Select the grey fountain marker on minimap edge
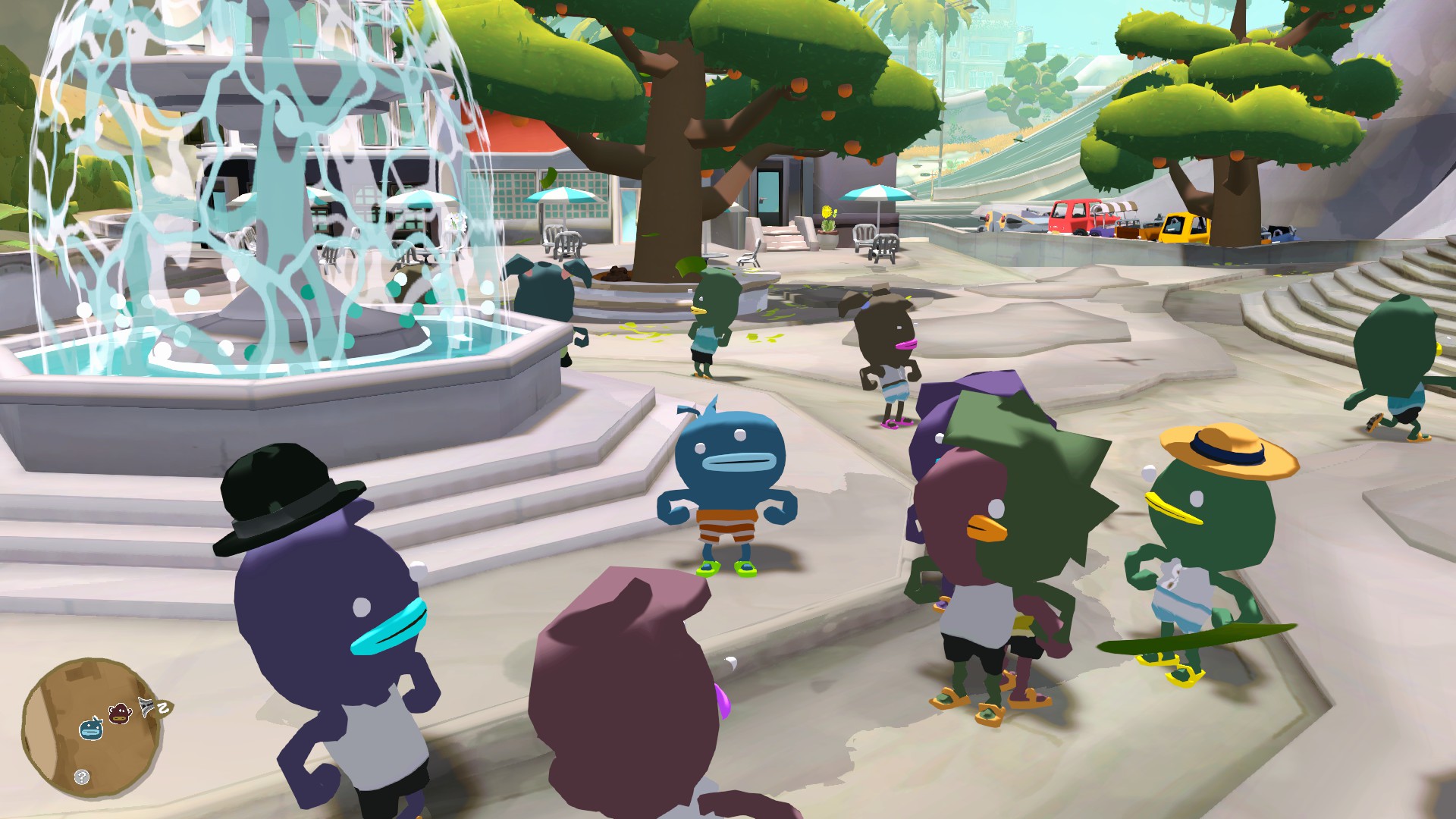1456x819 pixels. point(146,706)
